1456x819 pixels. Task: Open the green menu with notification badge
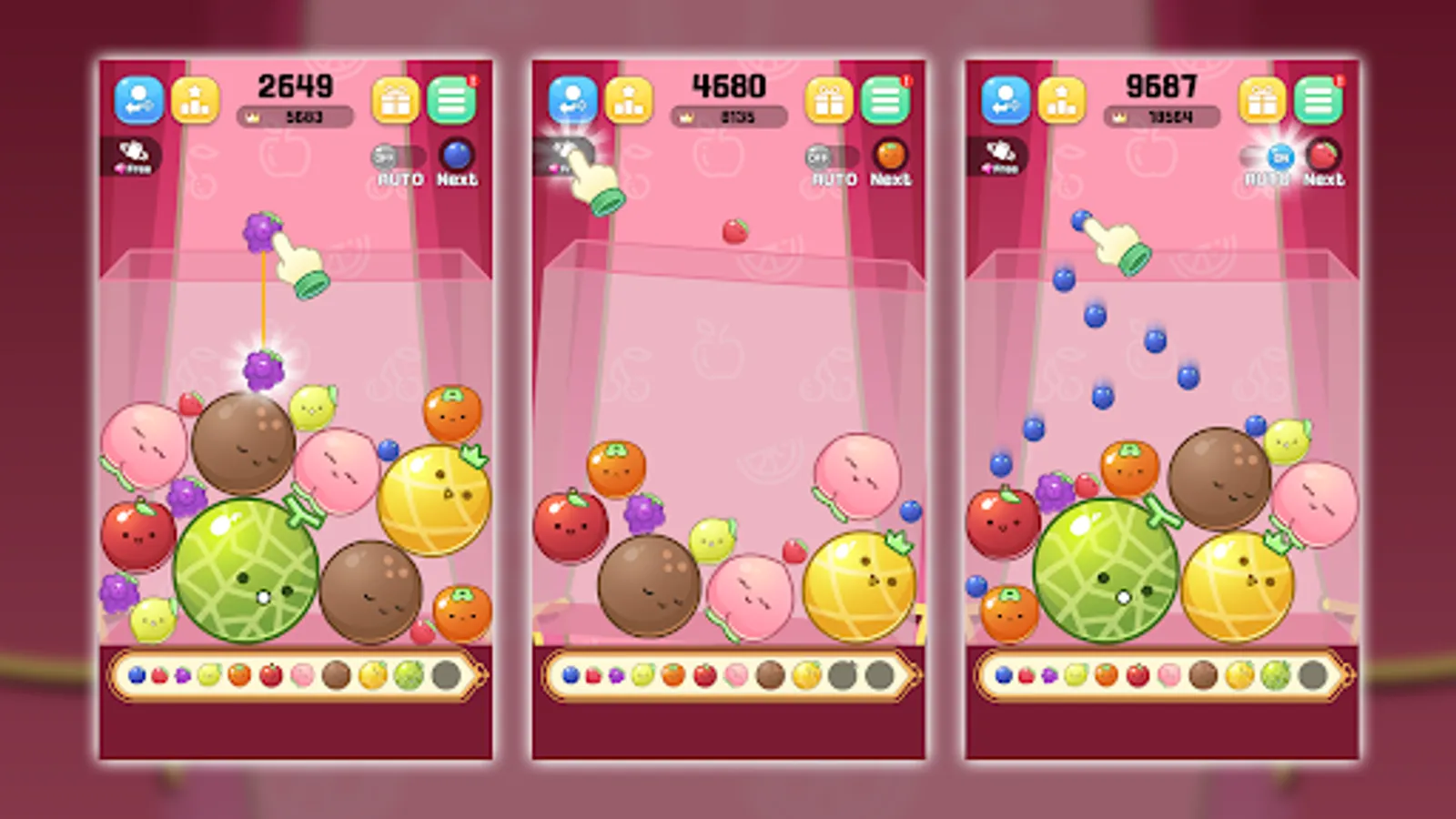pyautogui.click(x=451, y=100)
